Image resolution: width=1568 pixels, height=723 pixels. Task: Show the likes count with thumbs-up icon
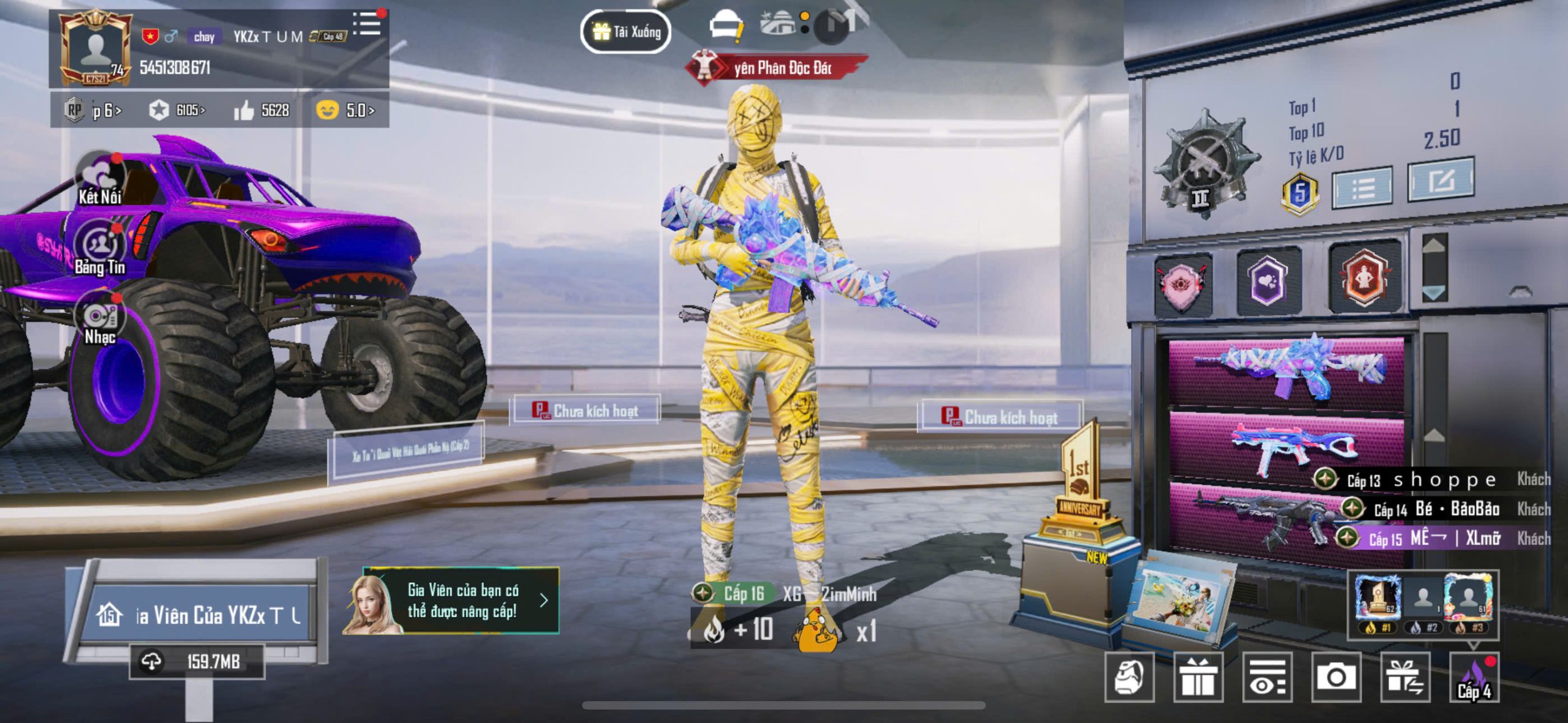coord(262,110)
